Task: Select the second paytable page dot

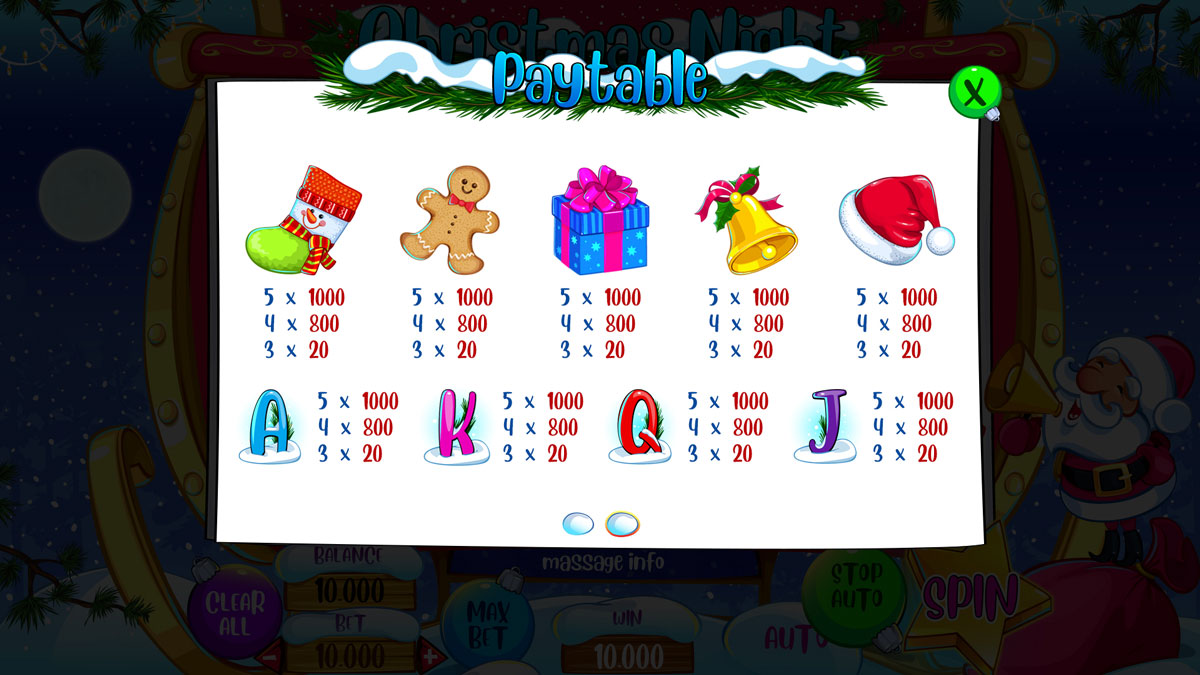Action: coord(622,523)
